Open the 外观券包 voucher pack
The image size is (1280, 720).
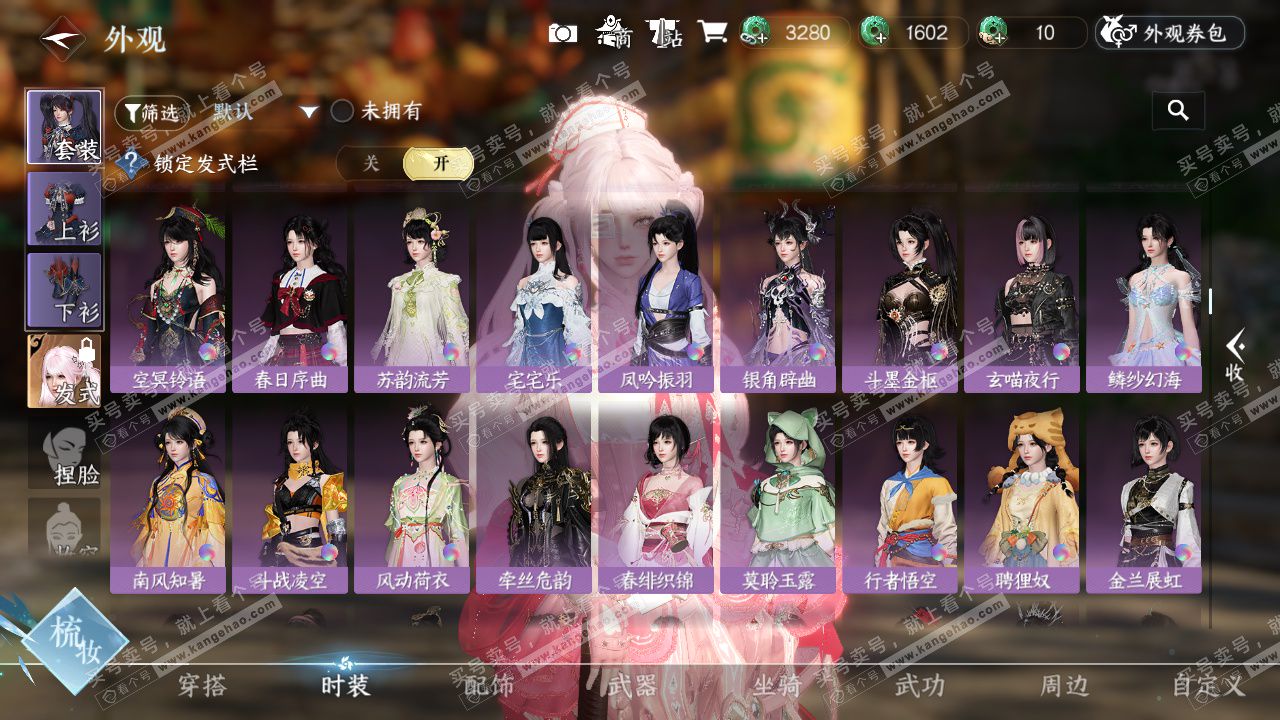pos(1170,33)
